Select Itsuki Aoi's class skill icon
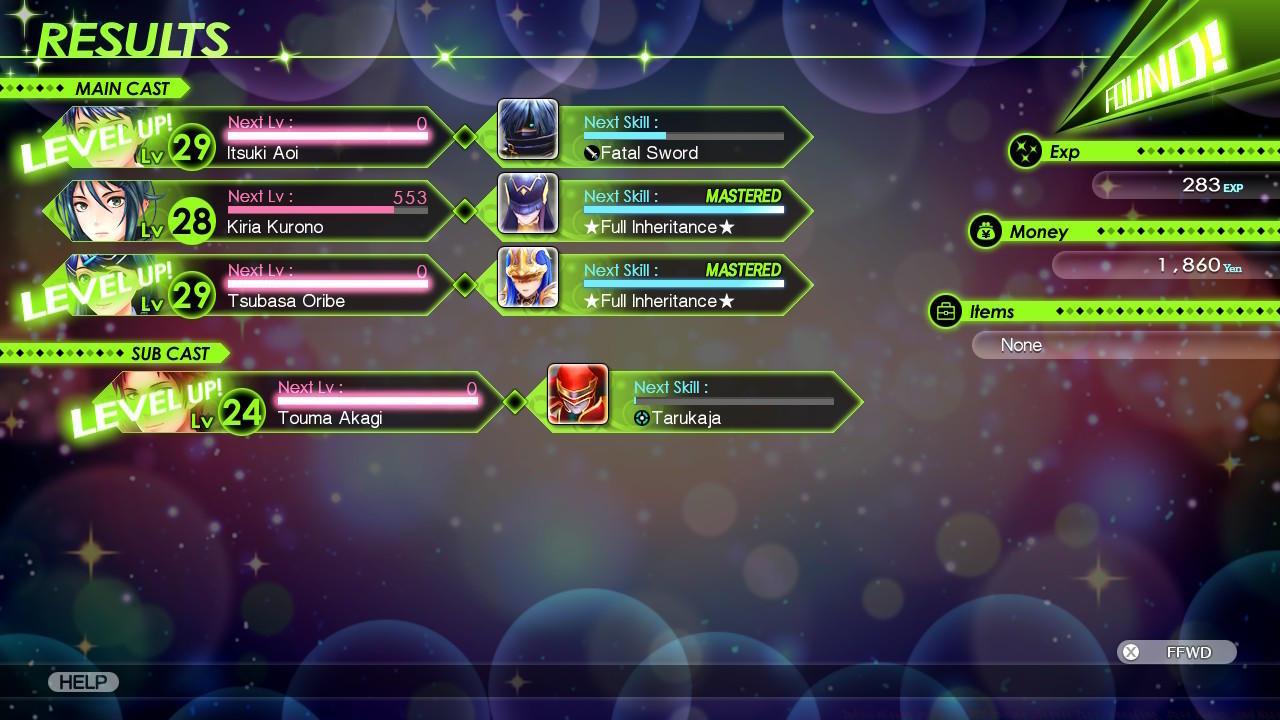Image resolution: width=1280 pixels, height=720 pixels. [528, 129]
